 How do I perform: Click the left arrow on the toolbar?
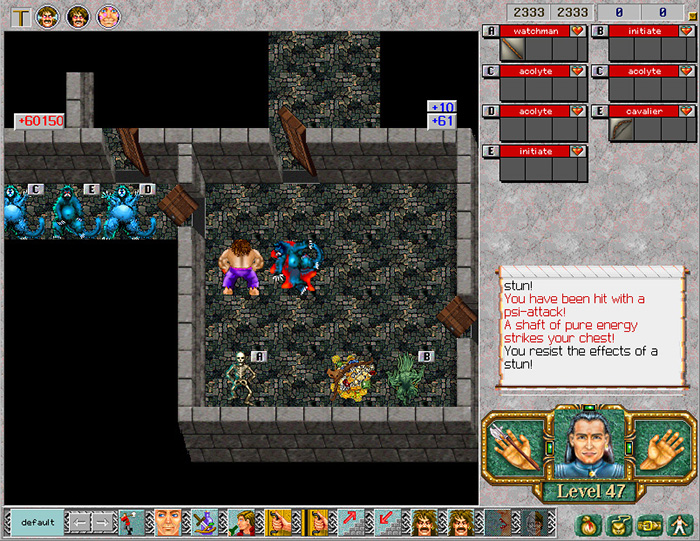[78, 522]
